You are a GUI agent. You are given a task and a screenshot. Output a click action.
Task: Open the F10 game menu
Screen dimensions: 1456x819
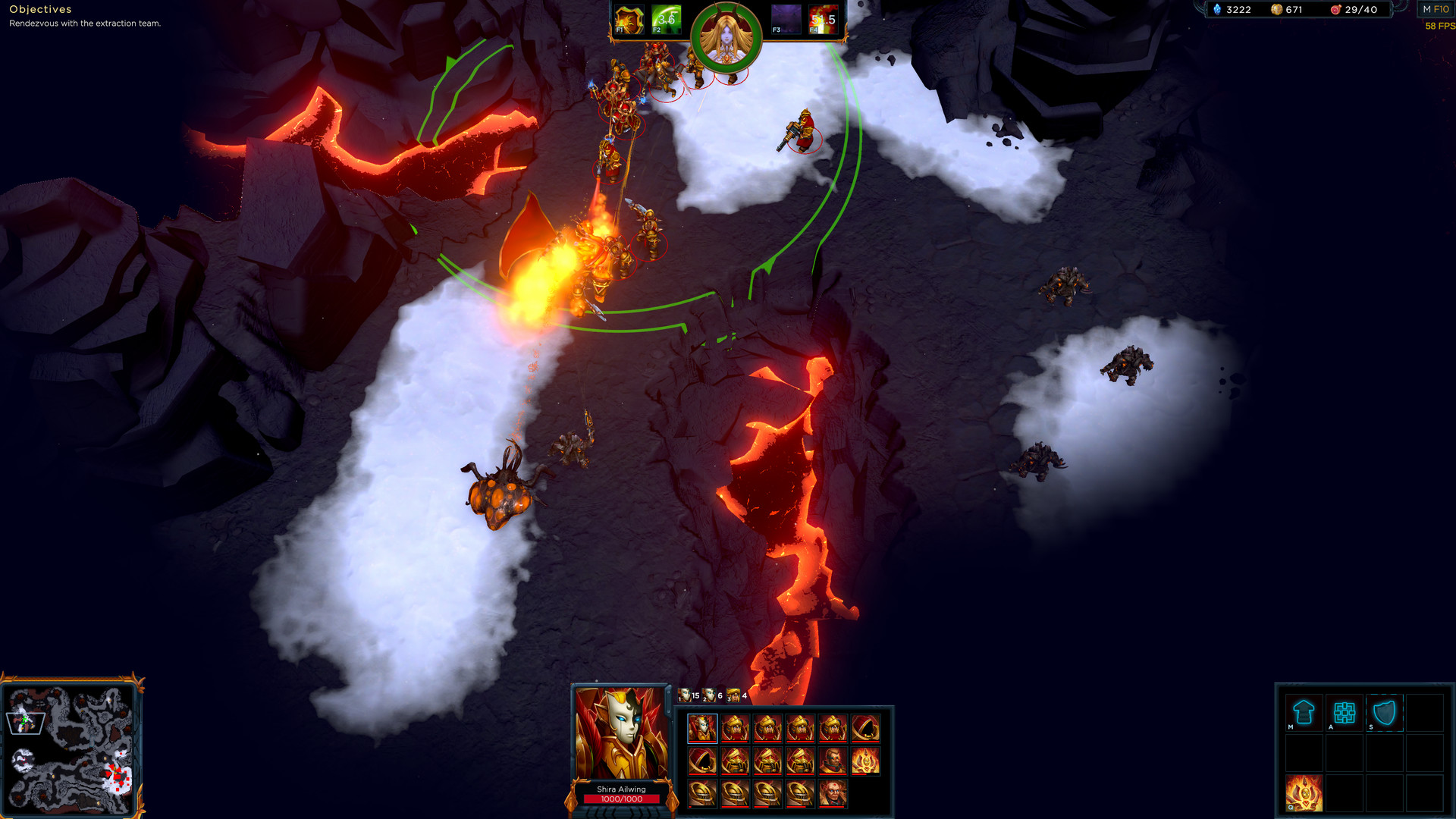pos(1436,10)
